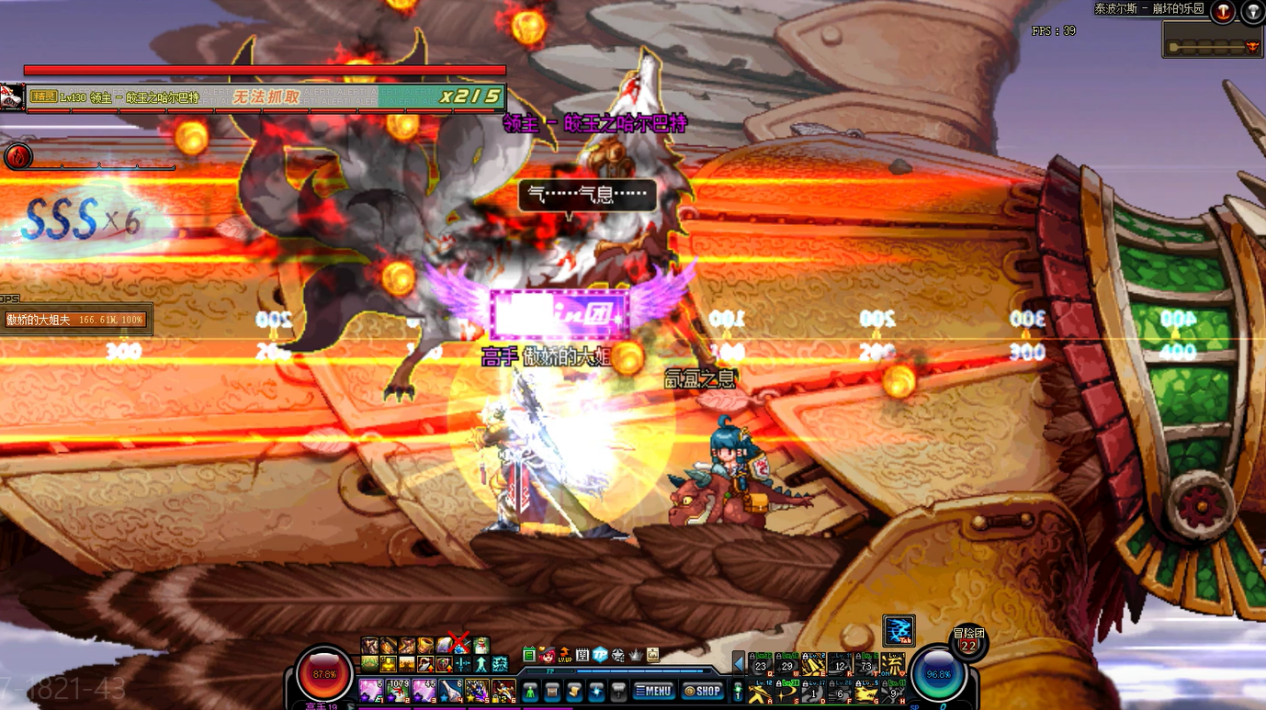The image size is (1266, 710).
Task: Click the LV.UP arrow icon
Action: tap(564, 655)
